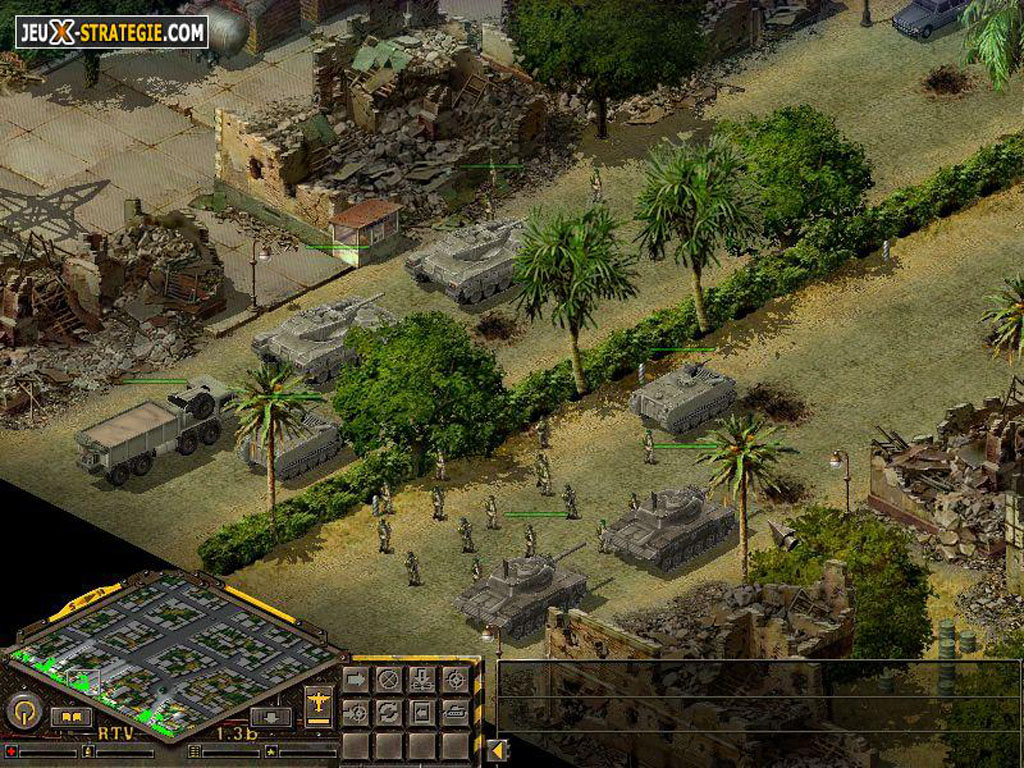Activate the crossed-circle stop command
Image resolution: width=1024 pixels, height=768 pixels.
[389, 680]
